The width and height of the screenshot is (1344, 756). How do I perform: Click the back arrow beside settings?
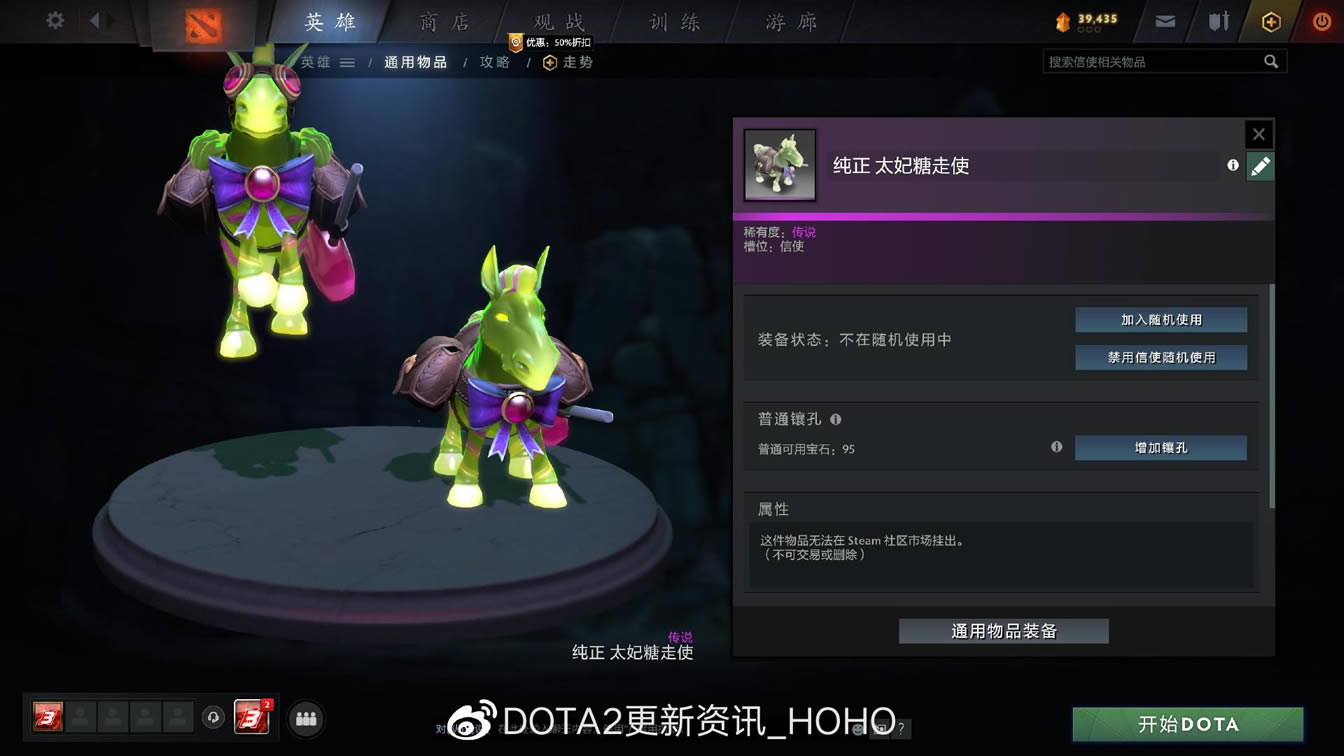(x=95, y=19)
